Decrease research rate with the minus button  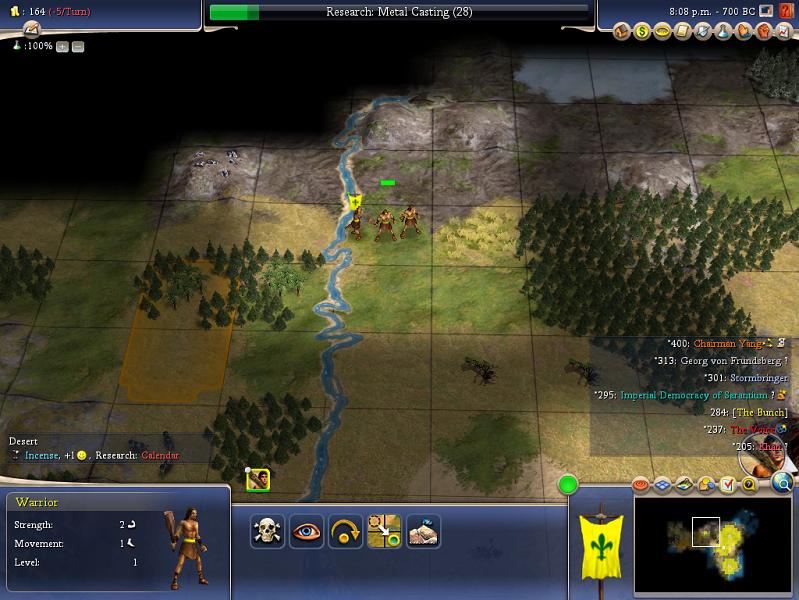click(x=78, y=46)
